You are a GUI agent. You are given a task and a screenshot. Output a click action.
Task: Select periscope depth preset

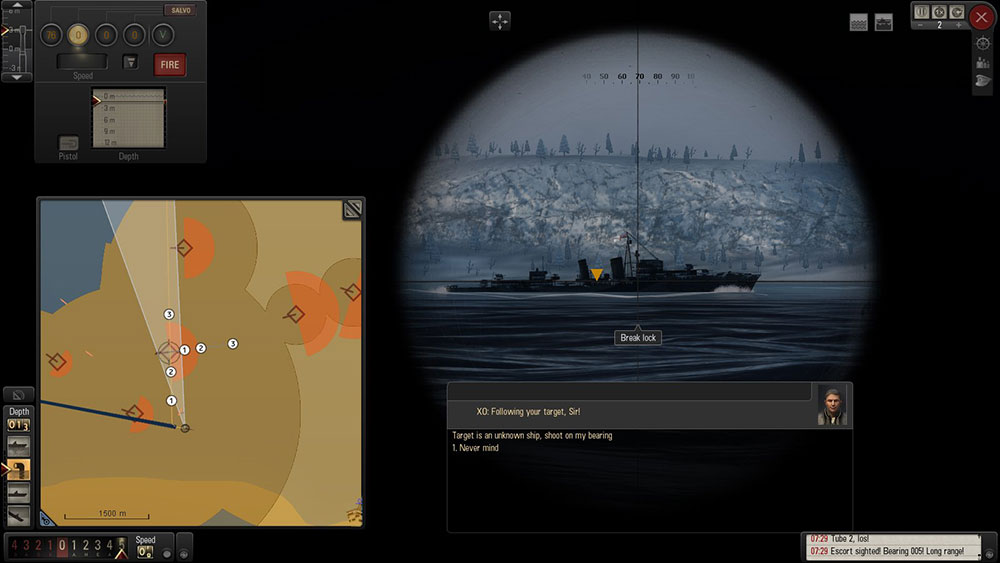pyautogui.click(x=19, y=467)
